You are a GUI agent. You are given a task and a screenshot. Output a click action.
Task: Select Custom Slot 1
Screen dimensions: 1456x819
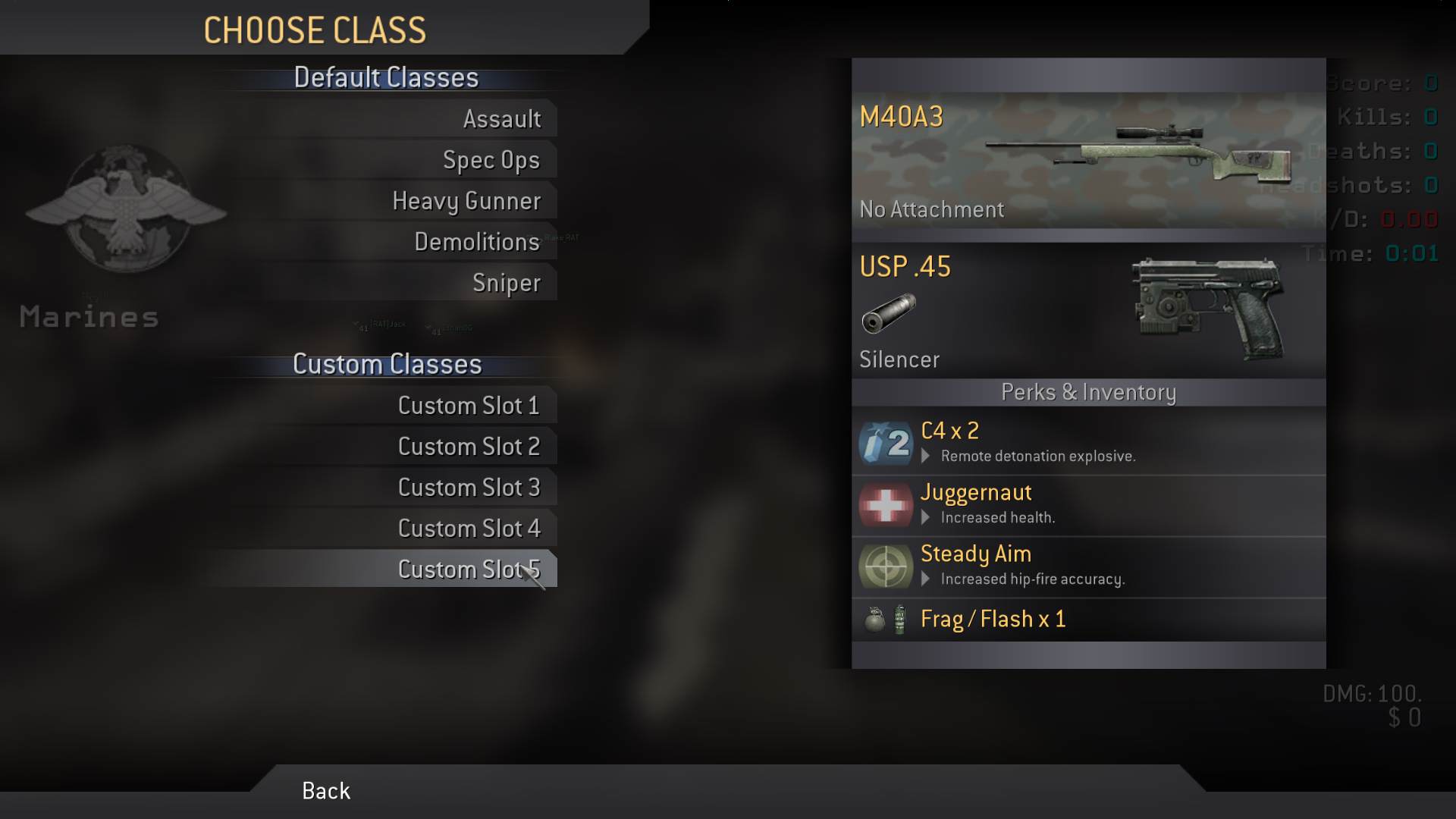pyautogui.click(x=469, y=406)
